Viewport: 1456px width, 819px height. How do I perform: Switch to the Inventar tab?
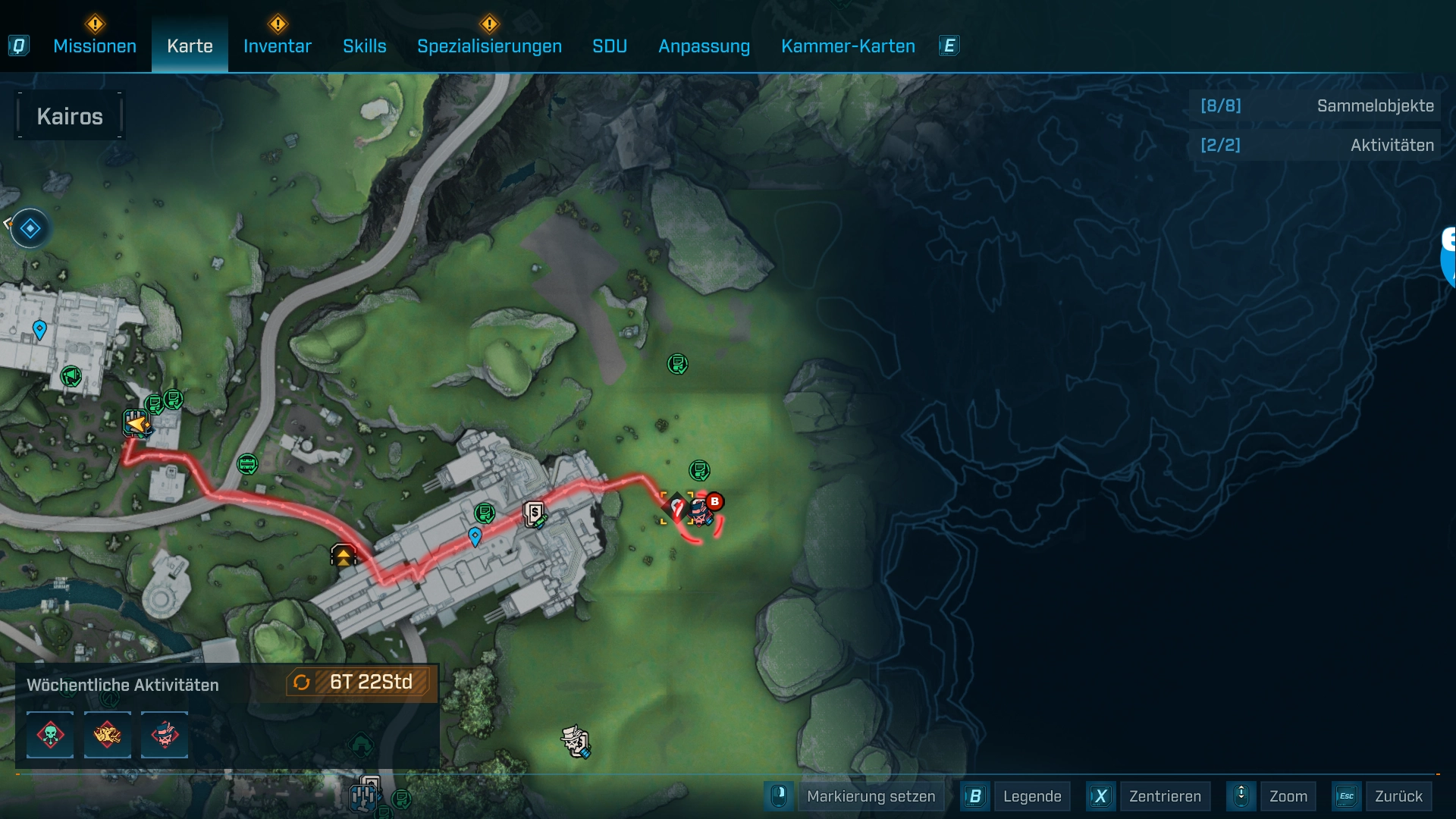[x=277, y=46]
